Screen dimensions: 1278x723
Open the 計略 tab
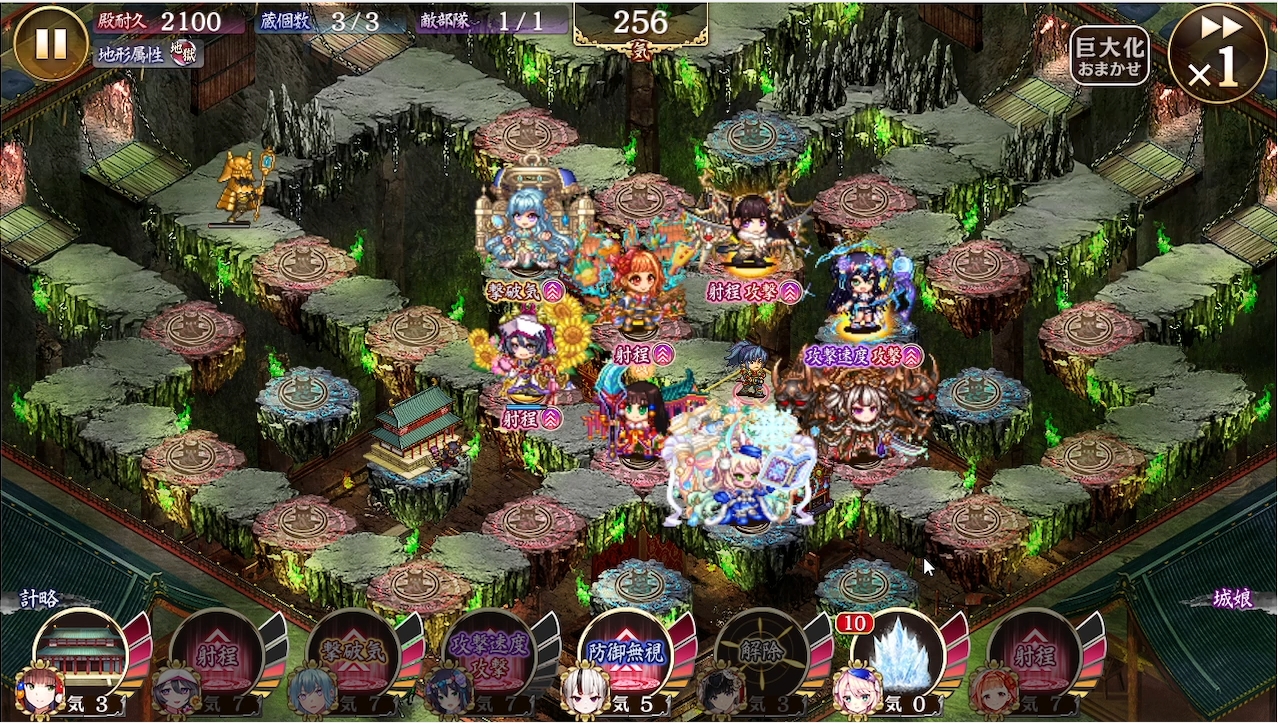(x=40, y=600)
